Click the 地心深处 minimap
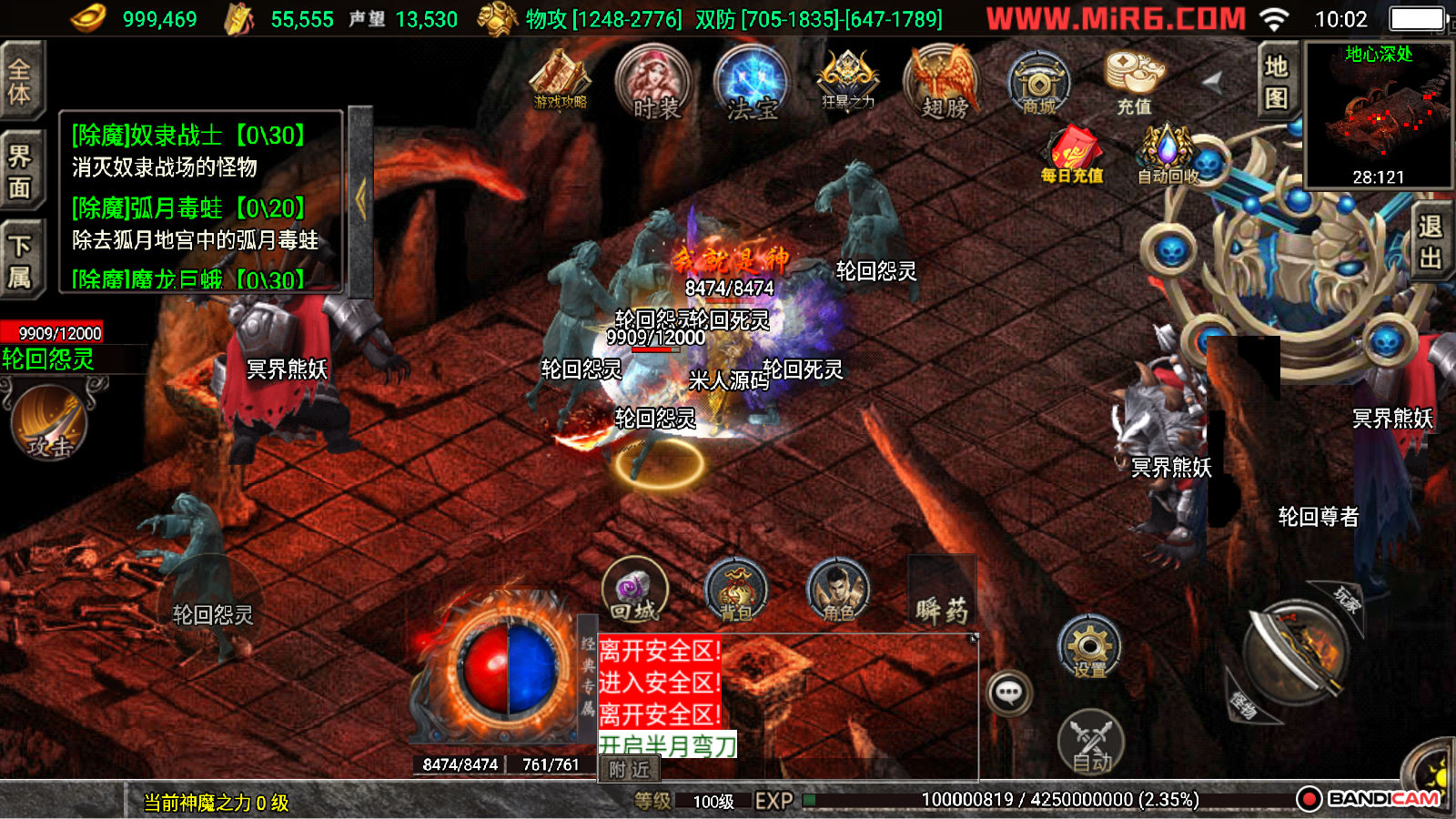 (1379, 114)
